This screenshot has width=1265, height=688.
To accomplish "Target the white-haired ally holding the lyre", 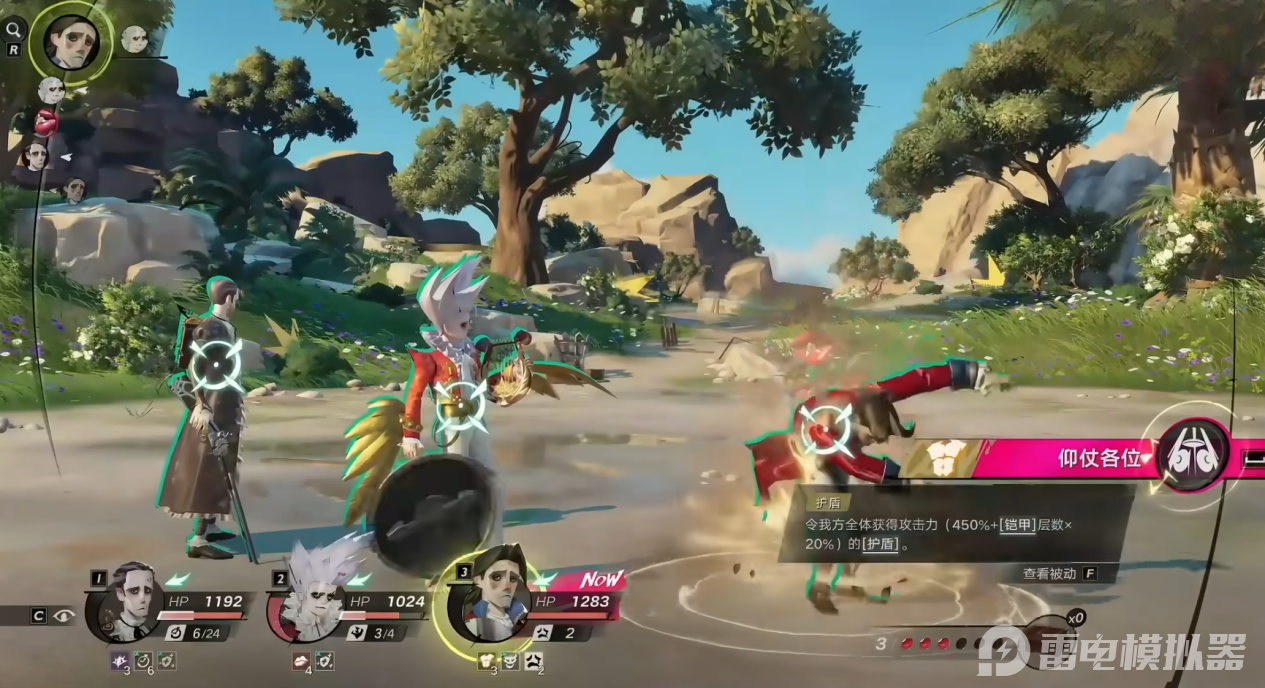I will click(461, 406).
